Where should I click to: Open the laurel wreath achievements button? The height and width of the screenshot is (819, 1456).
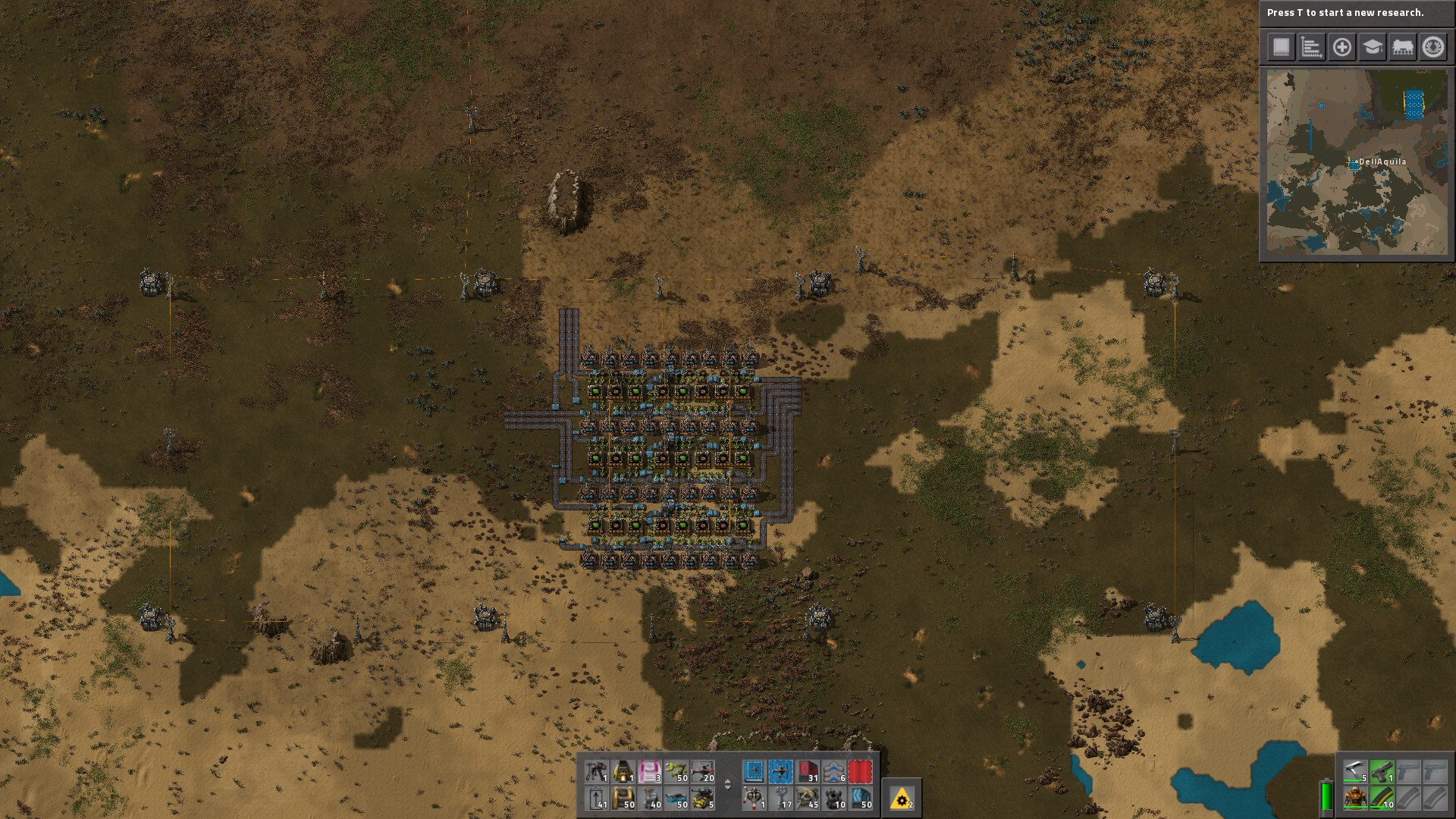pyautogui.click(x=1432, y=47)
